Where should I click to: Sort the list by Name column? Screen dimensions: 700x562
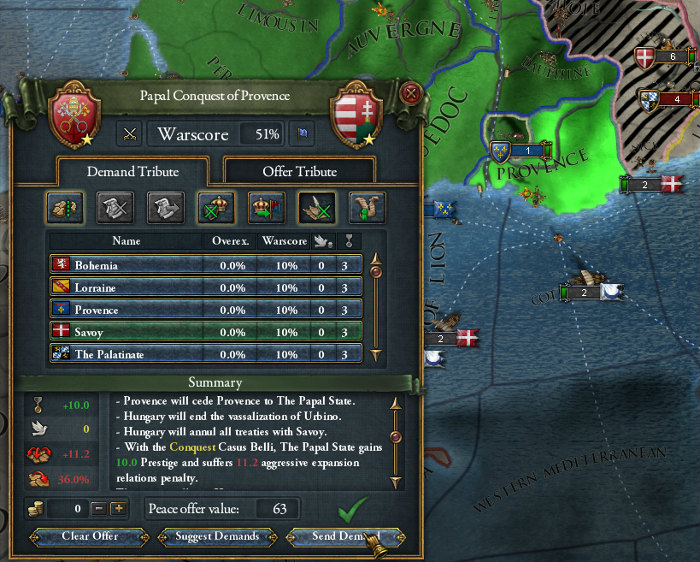click(x=127, y=240)
